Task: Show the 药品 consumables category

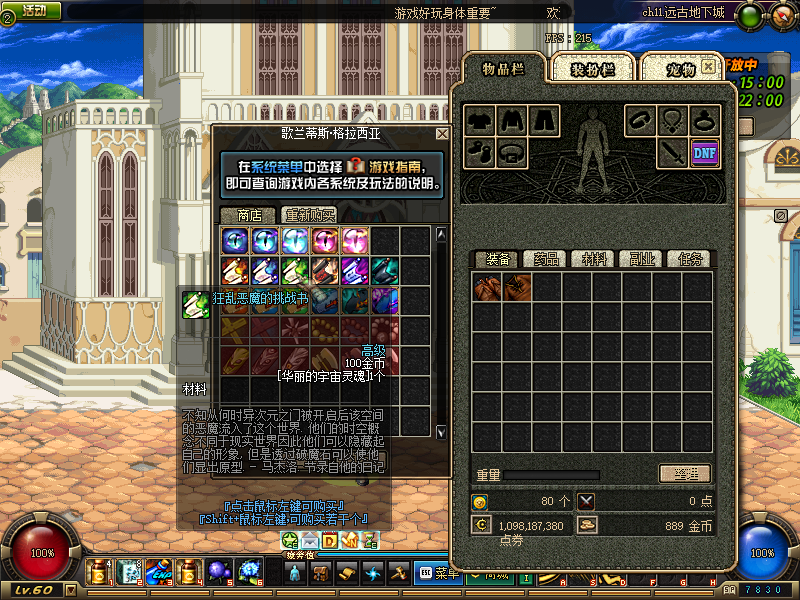Action: pyautogui.click(x=545, y=259)
